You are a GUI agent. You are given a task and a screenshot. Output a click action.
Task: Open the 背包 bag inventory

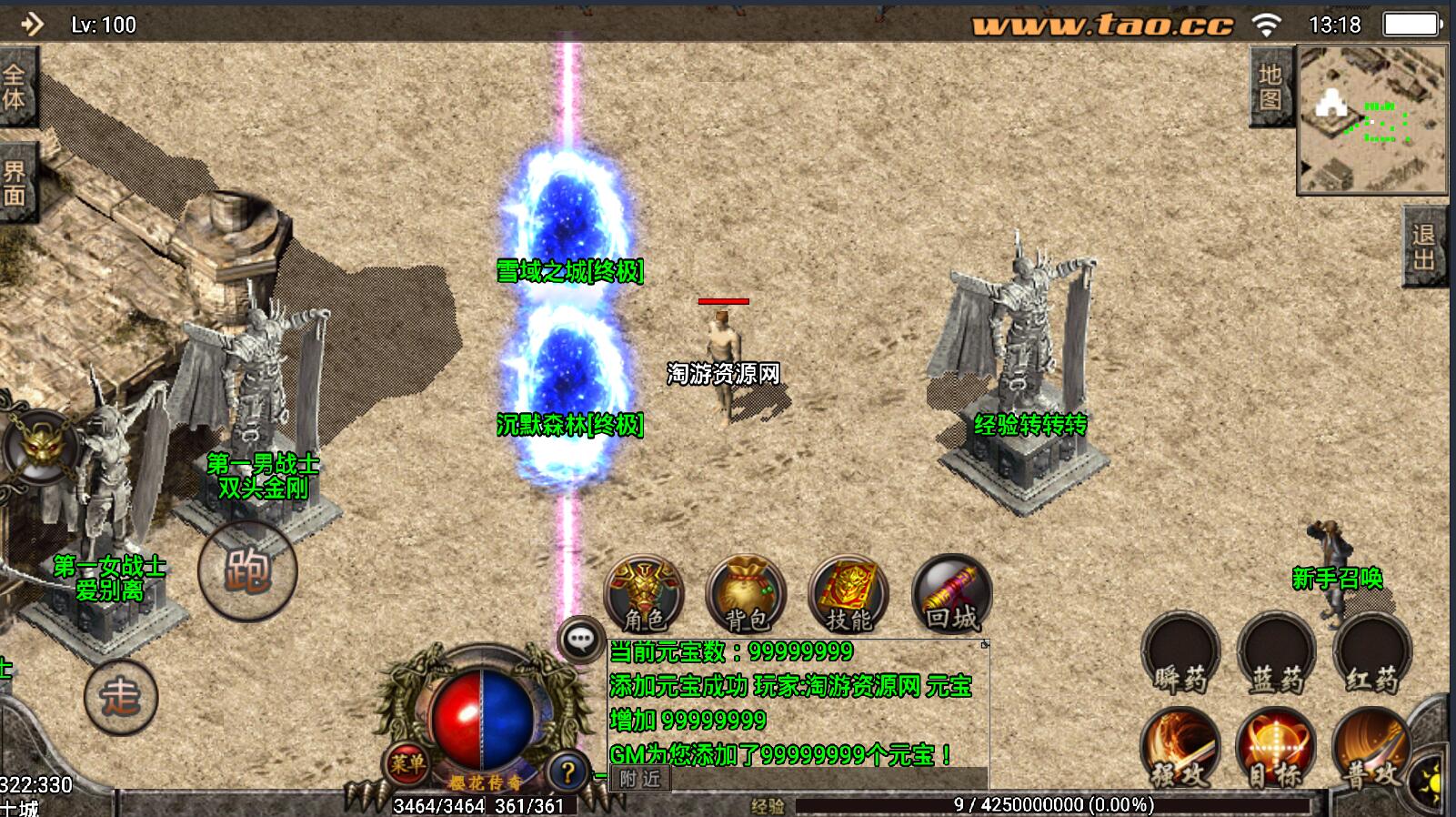[x=746, y=594]
